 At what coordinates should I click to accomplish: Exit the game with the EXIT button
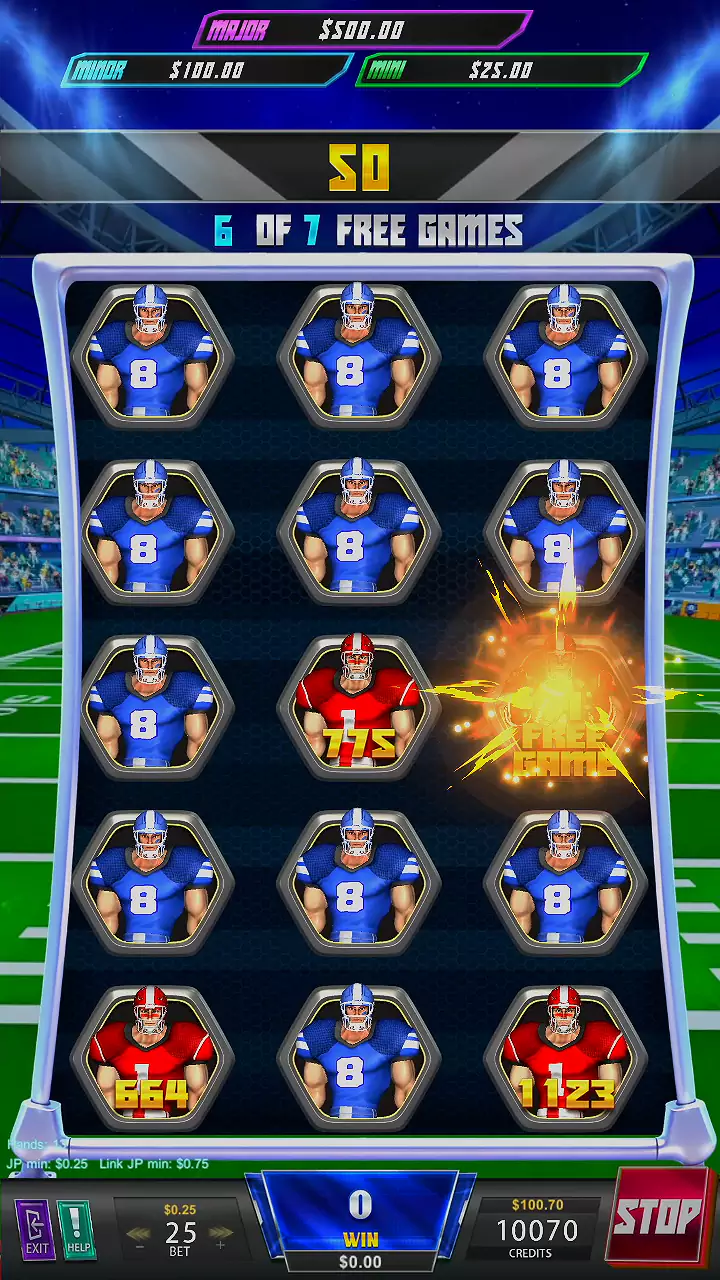[36, 1228]
